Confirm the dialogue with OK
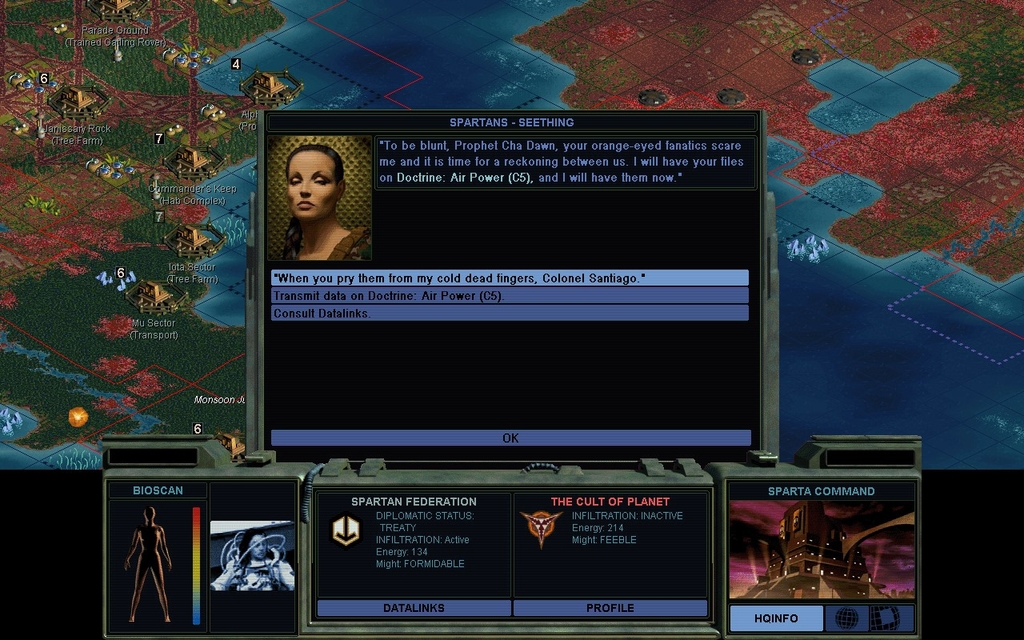1024x640 pixels. [x=510, y=438]
